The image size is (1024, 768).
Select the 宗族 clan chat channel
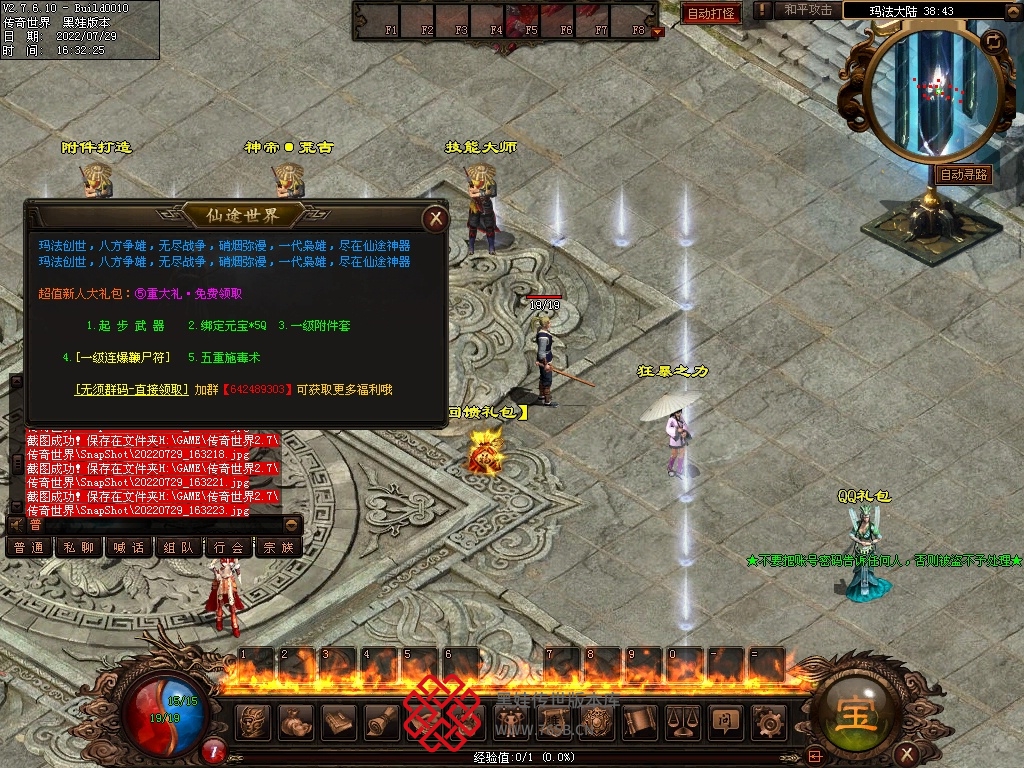(x=278, y=548)
